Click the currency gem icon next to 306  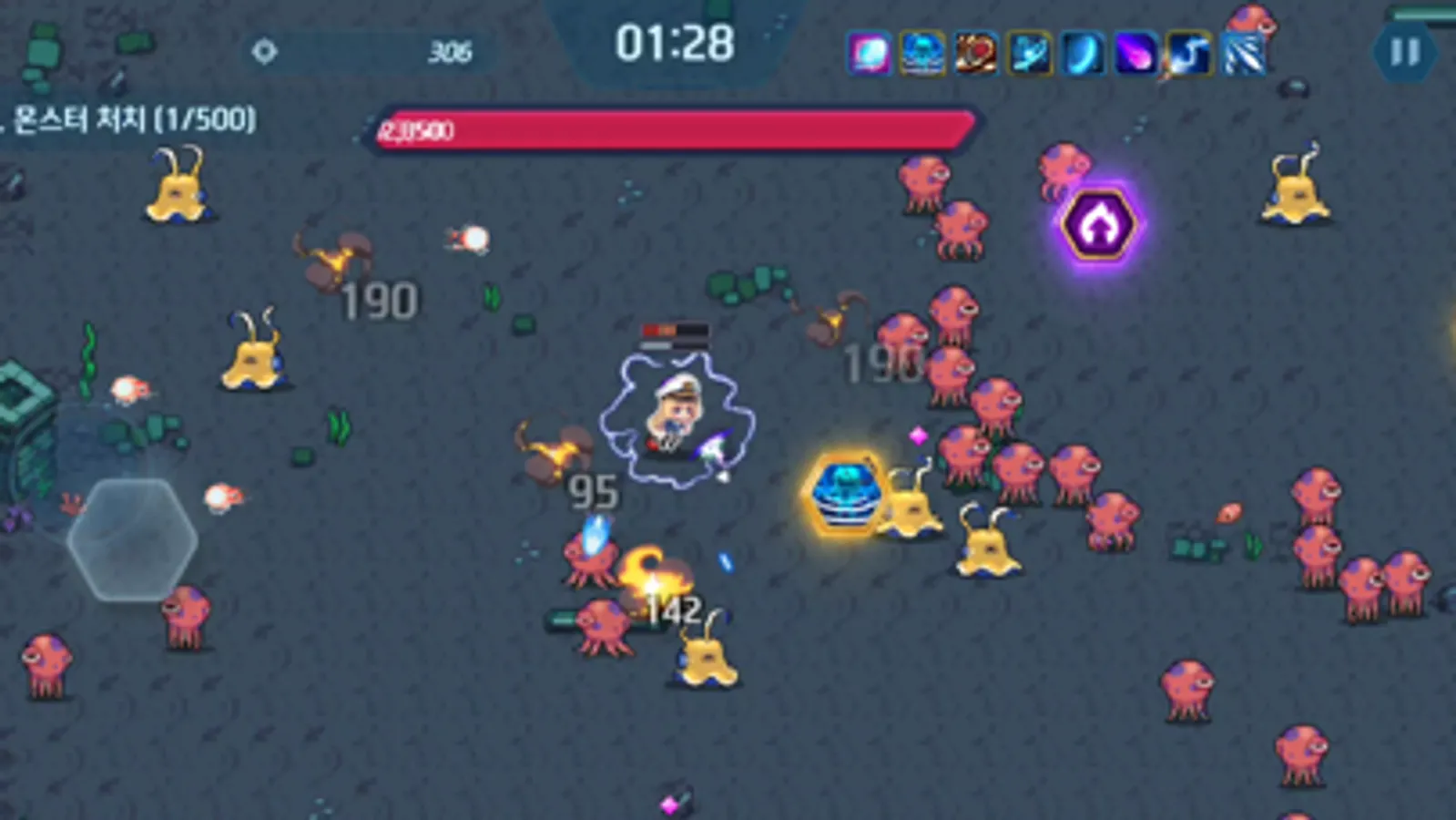(x=267, y=52)
